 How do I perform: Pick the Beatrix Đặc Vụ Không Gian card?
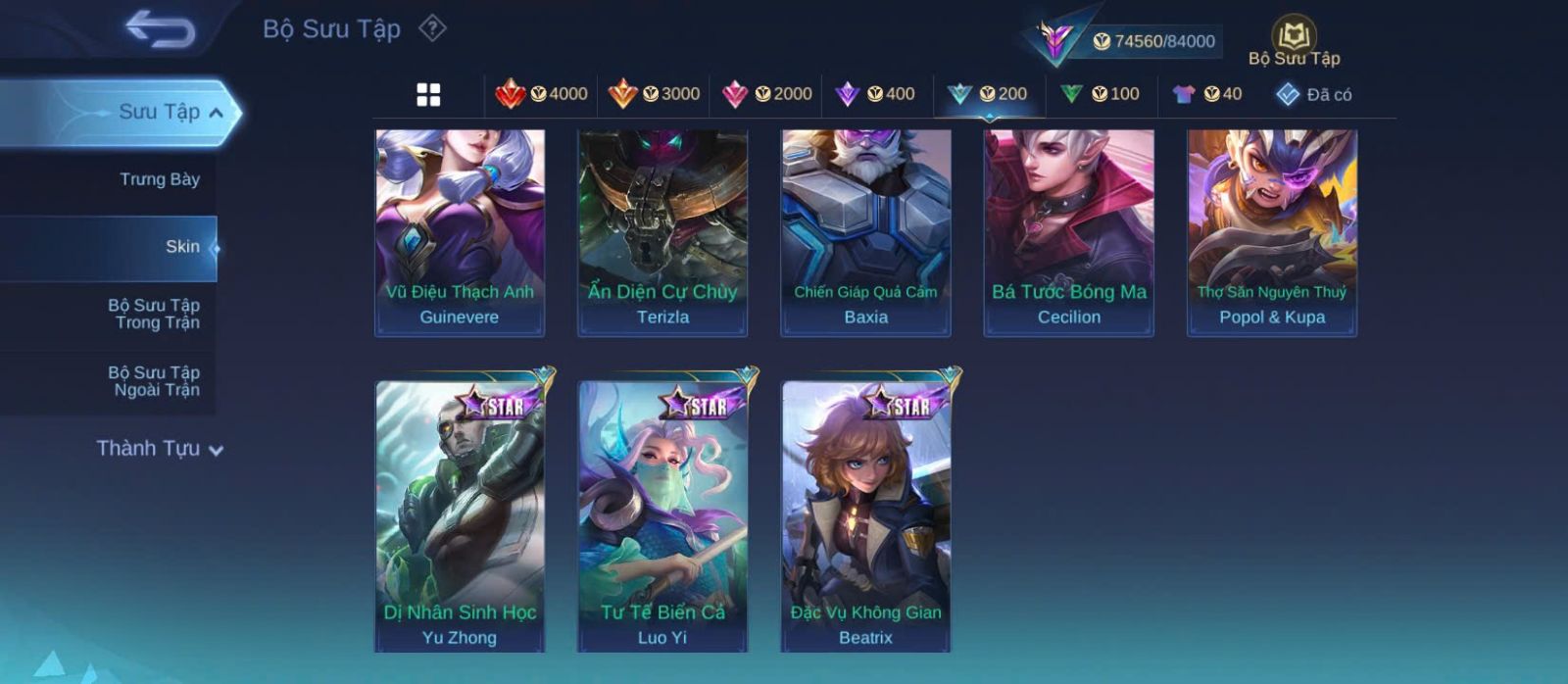tap(865, 515)
